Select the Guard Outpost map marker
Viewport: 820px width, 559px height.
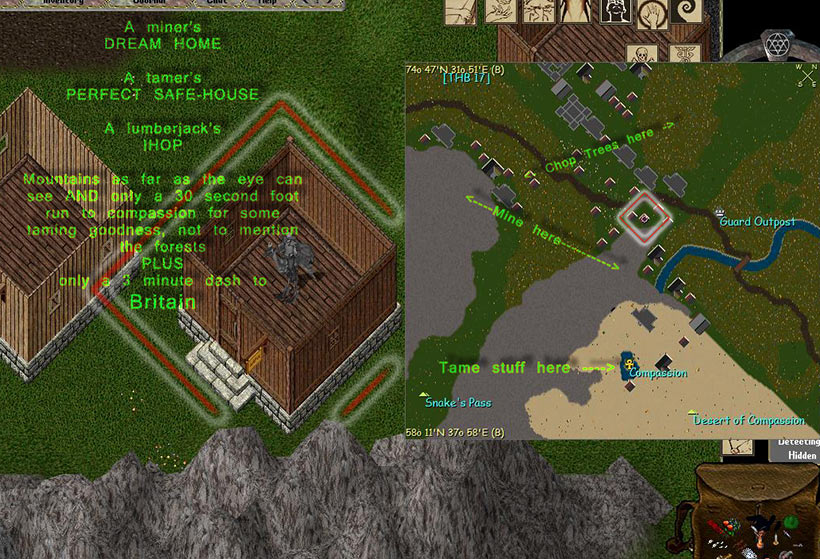pos(722,213)
